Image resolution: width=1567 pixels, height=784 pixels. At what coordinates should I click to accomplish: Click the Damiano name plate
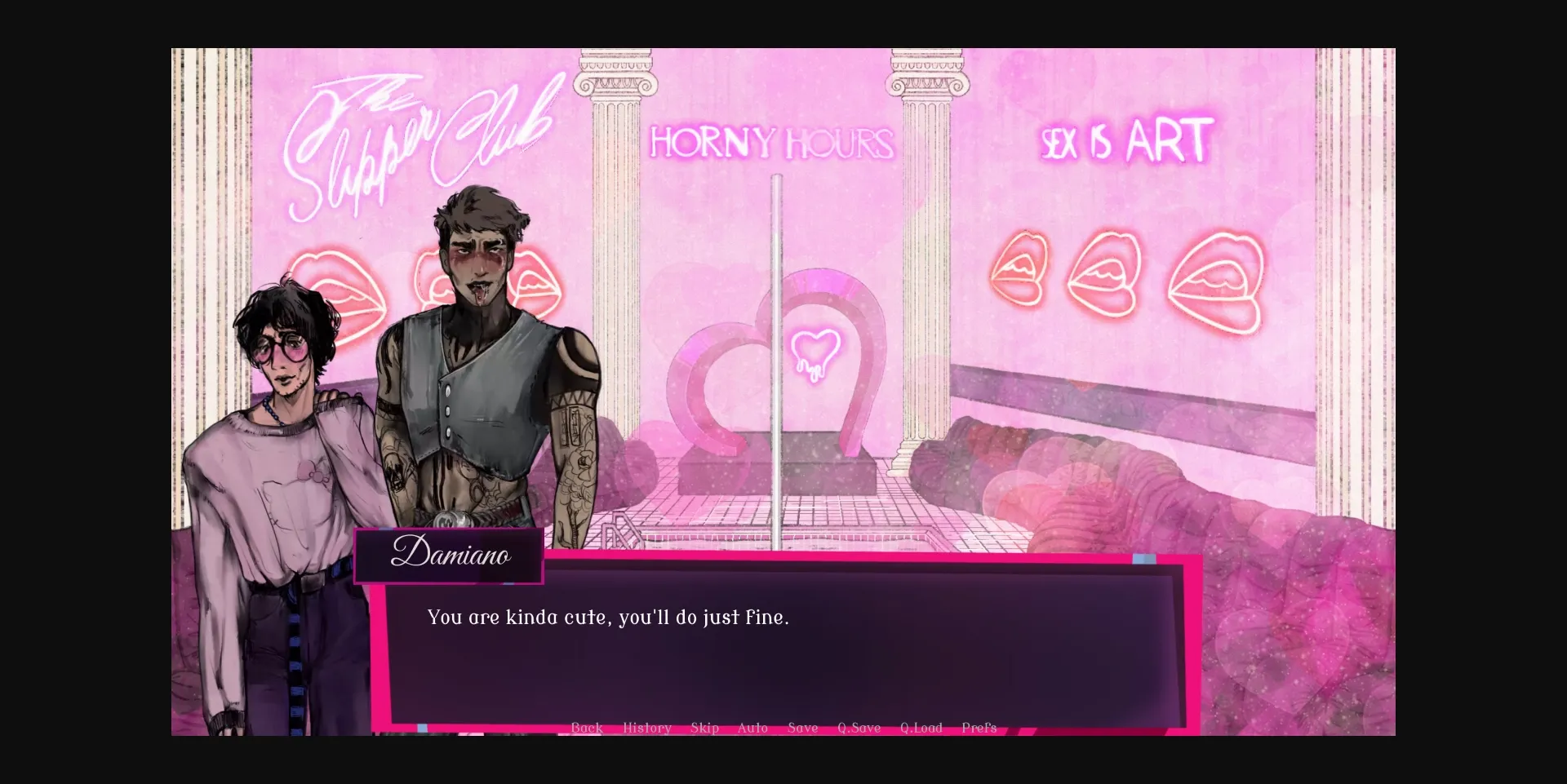pos(450,556)
